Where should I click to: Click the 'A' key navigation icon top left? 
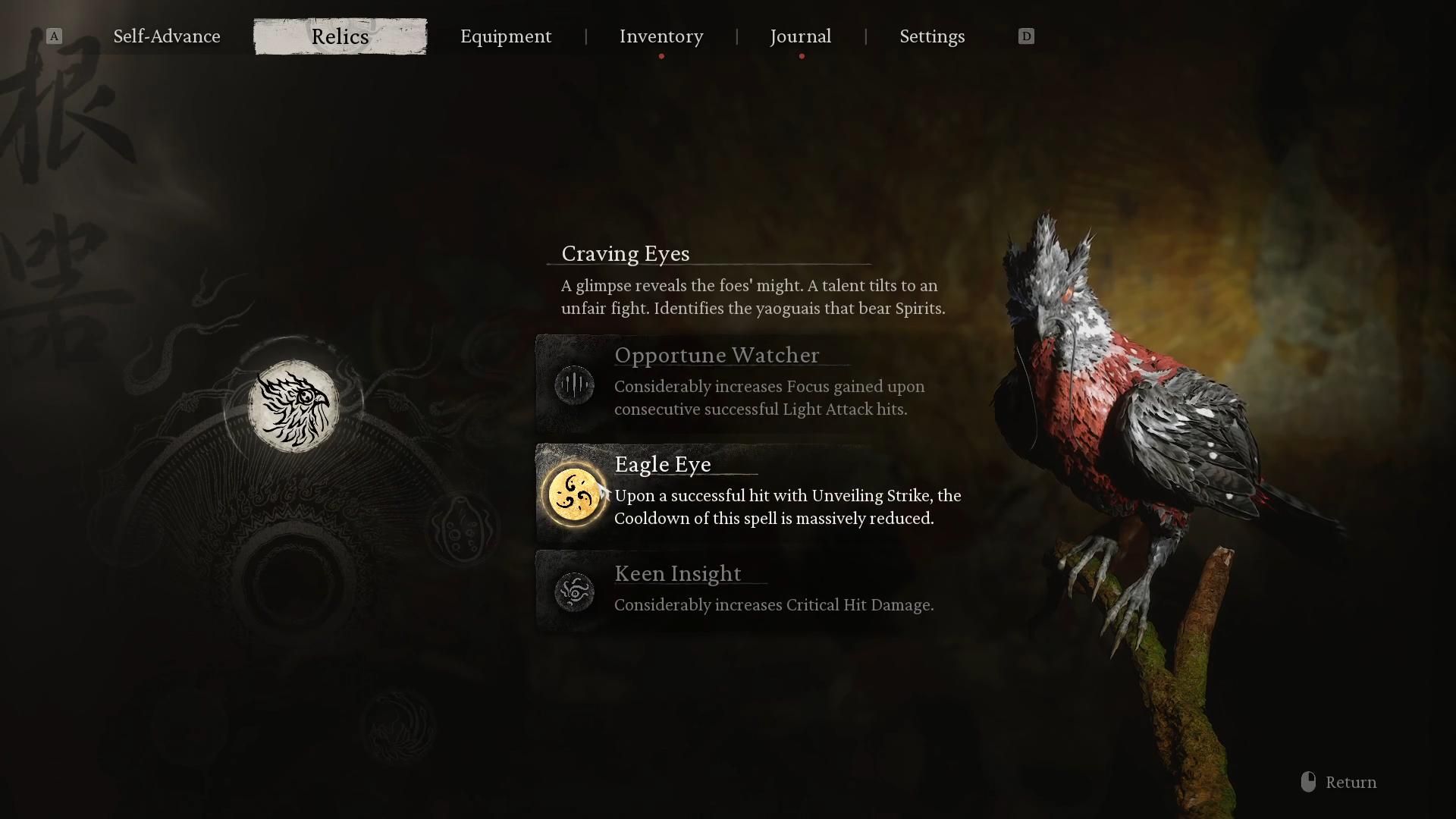(x=53, y=36)
